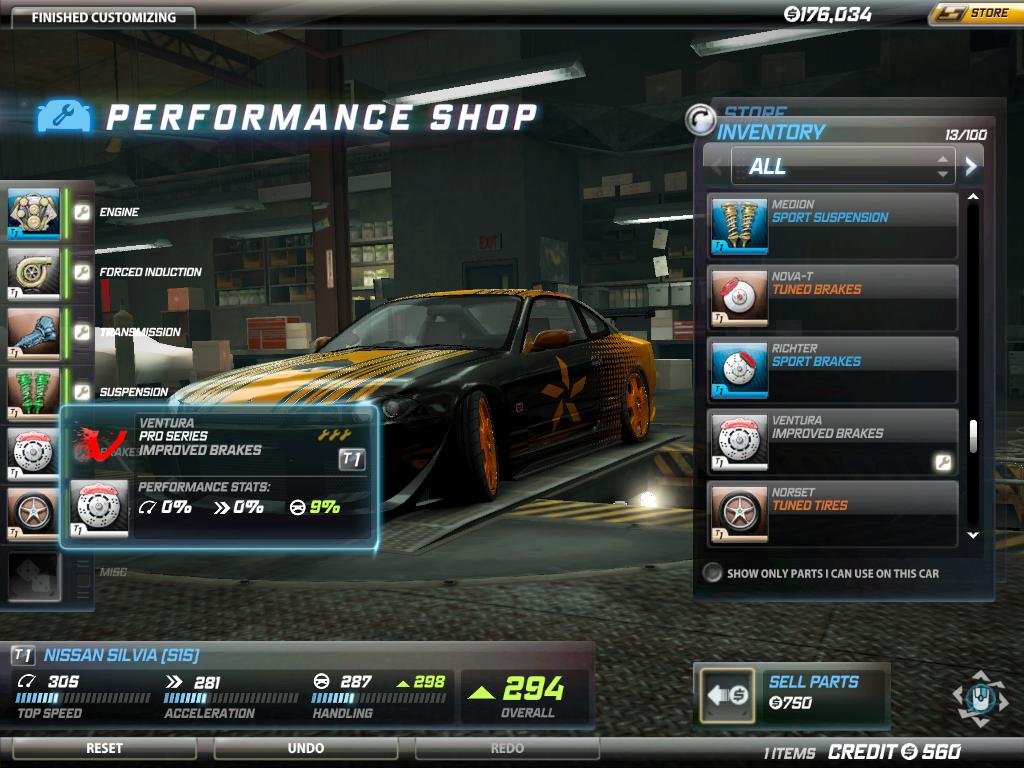
Task: Select the Tires part slot
Action: tap(34, 512)
